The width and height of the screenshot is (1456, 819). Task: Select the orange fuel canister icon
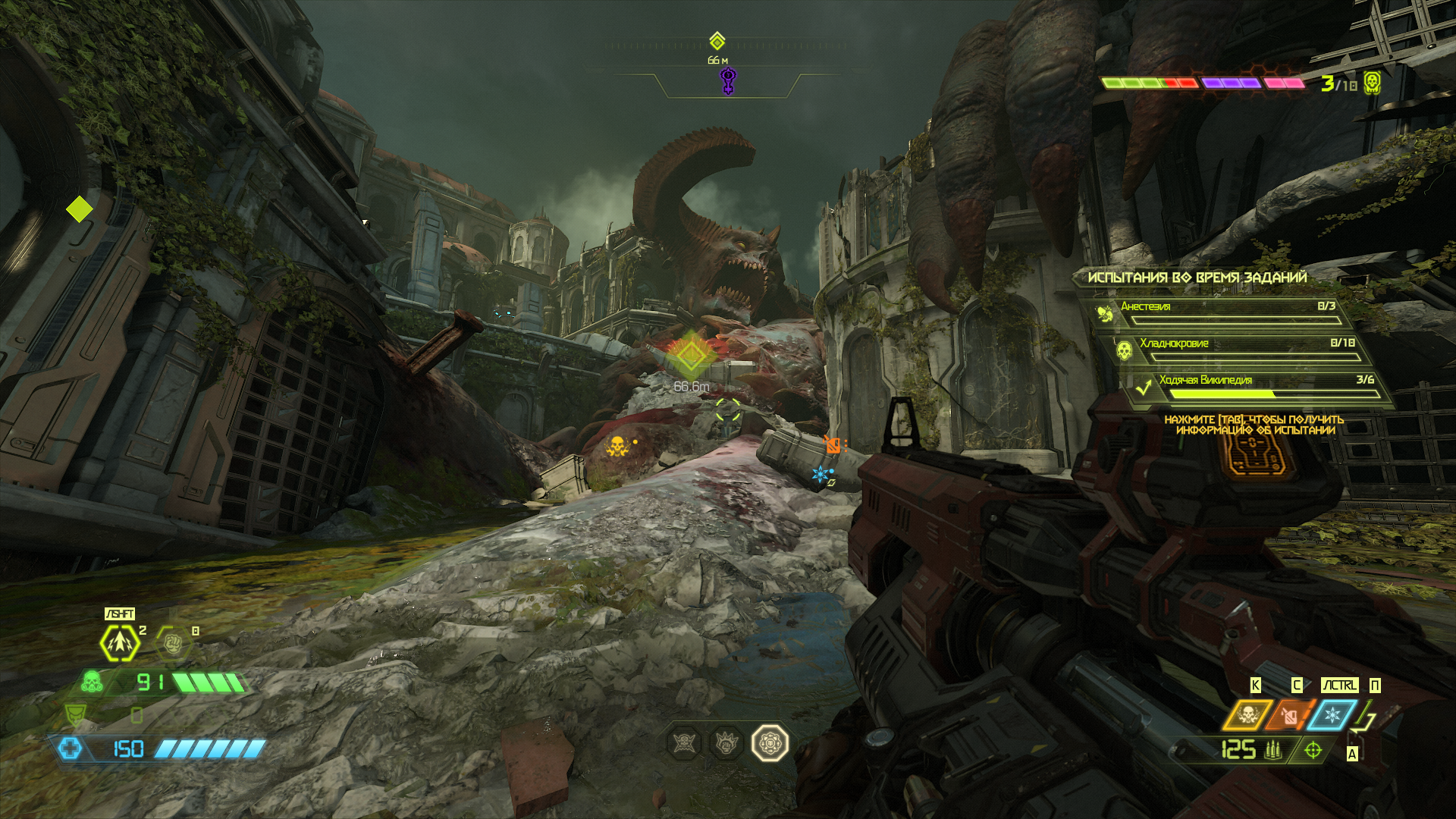click(1289, 715)
